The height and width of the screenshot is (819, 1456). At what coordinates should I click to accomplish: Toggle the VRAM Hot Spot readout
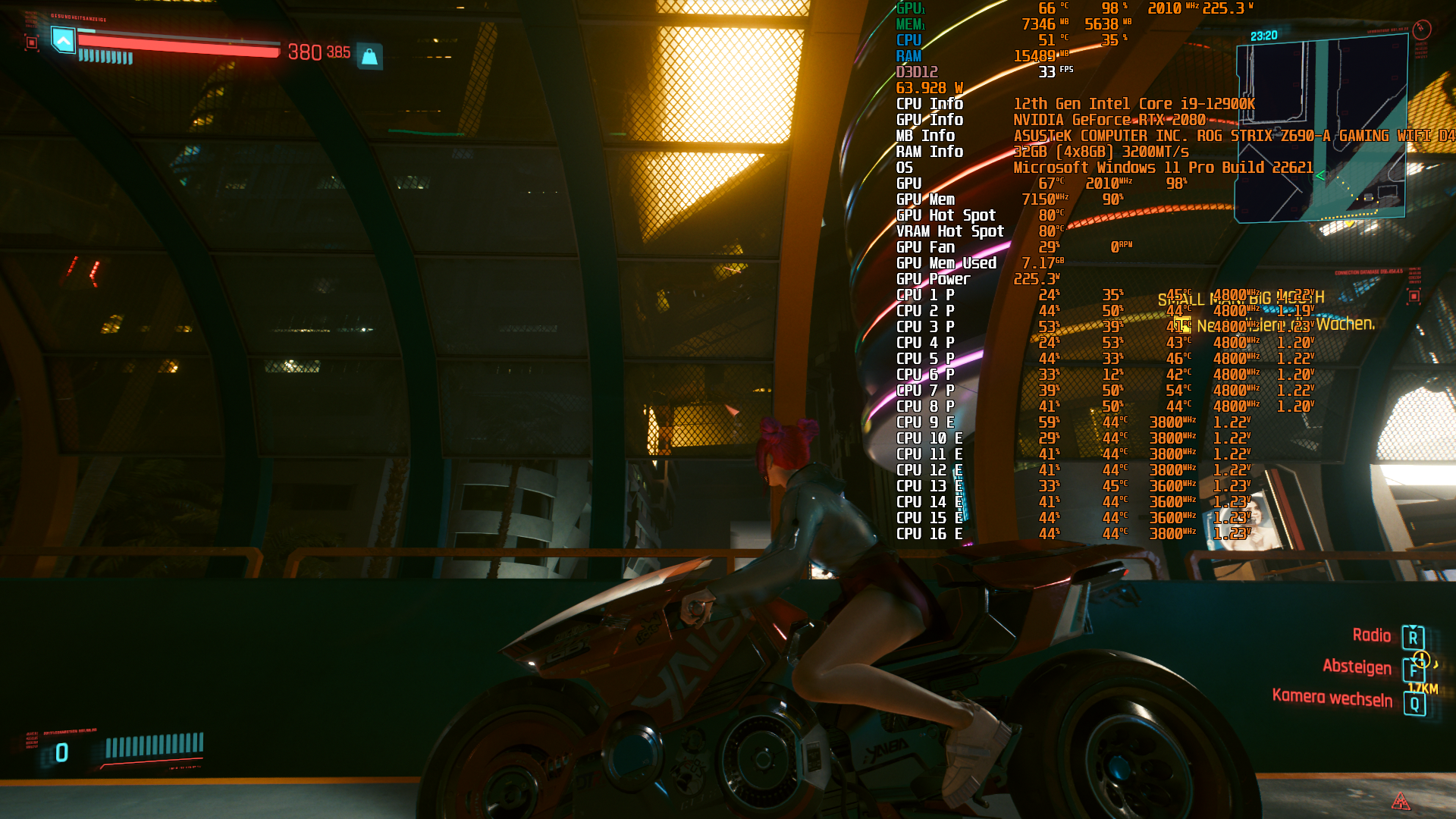(x=949, y=231)
